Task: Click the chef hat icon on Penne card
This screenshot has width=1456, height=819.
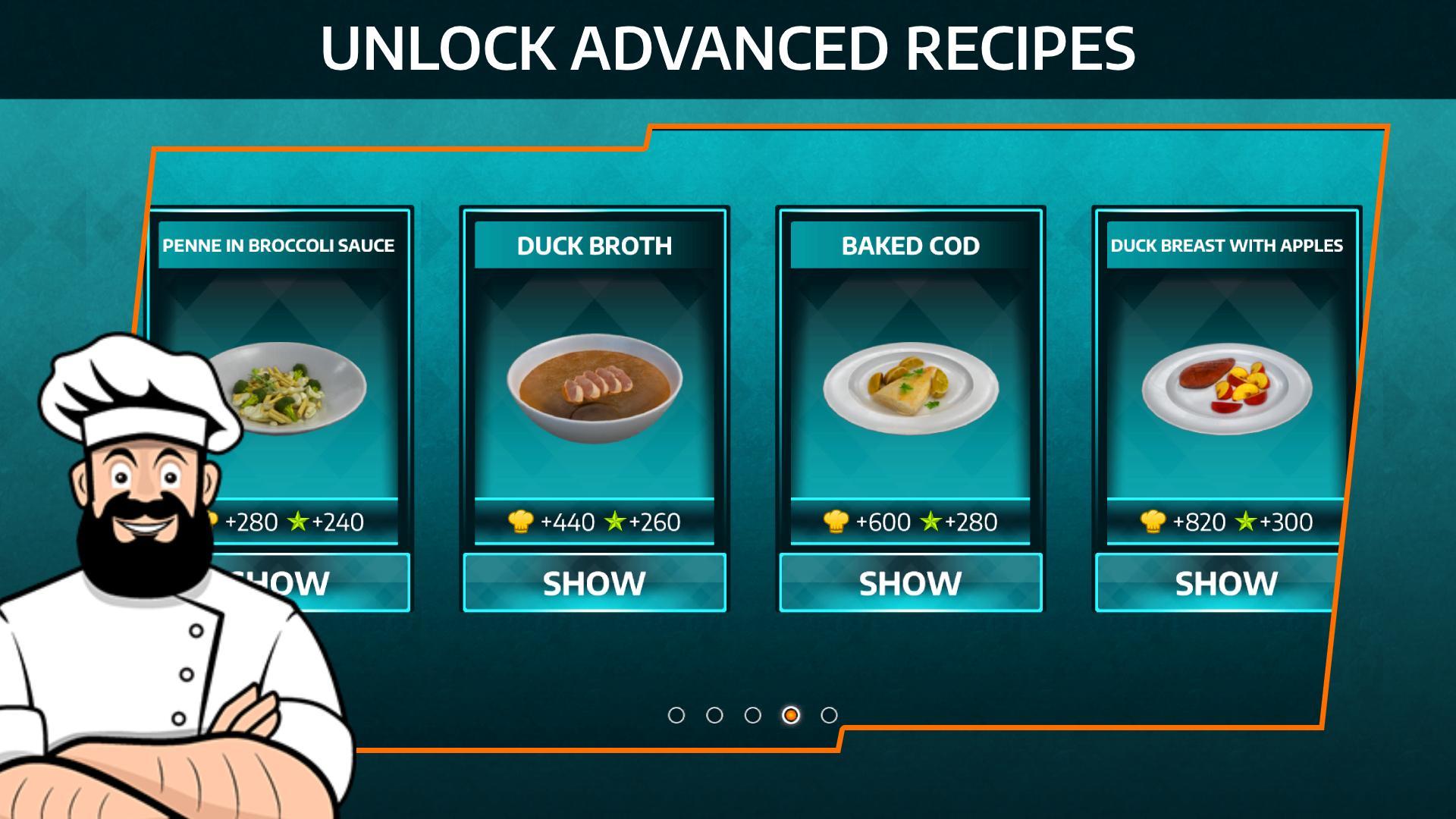Action: [213, 522]
